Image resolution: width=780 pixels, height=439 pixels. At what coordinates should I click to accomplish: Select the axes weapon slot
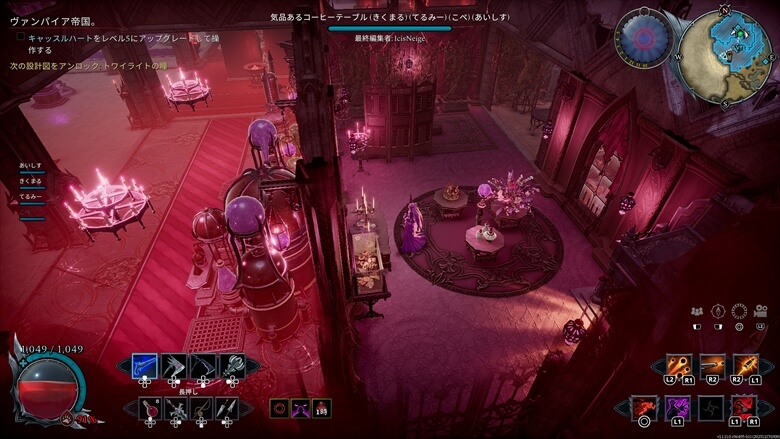click(x=174, y=366)
